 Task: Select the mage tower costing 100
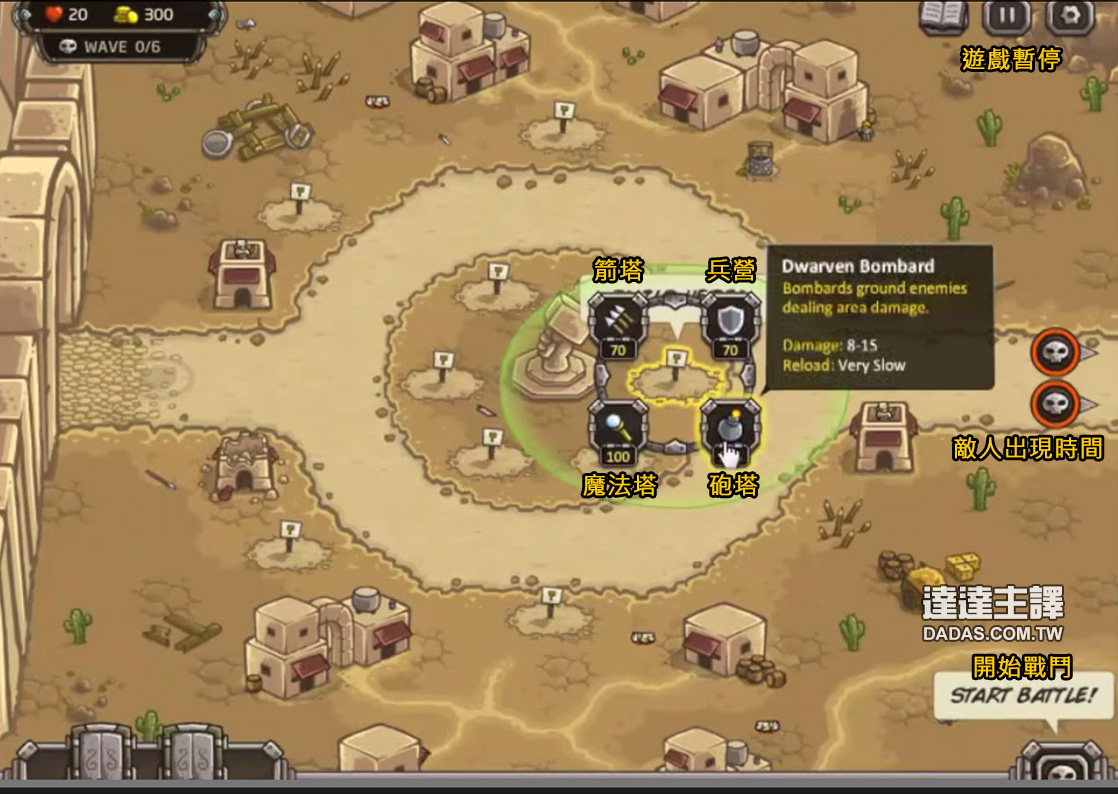(618, 432)
